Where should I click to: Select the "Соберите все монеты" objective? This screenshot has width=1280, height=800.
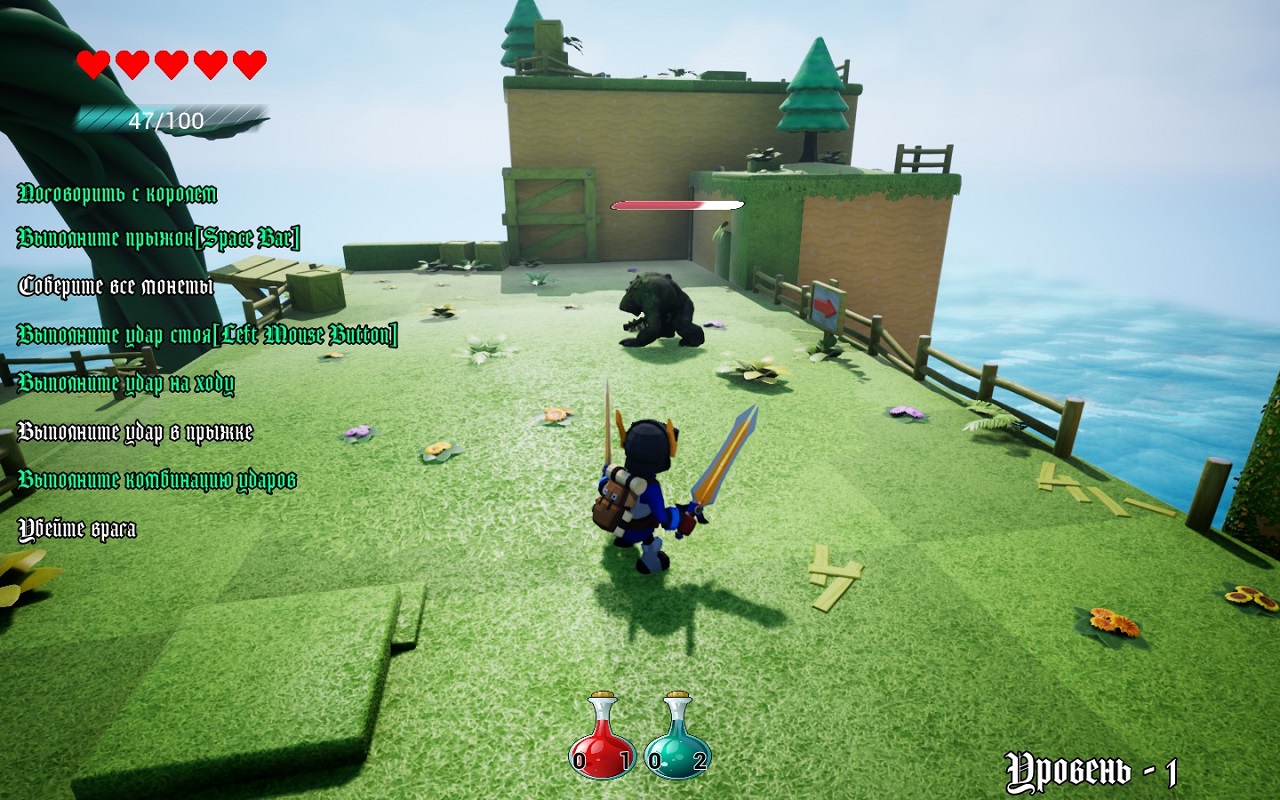[x=116, y=286]
